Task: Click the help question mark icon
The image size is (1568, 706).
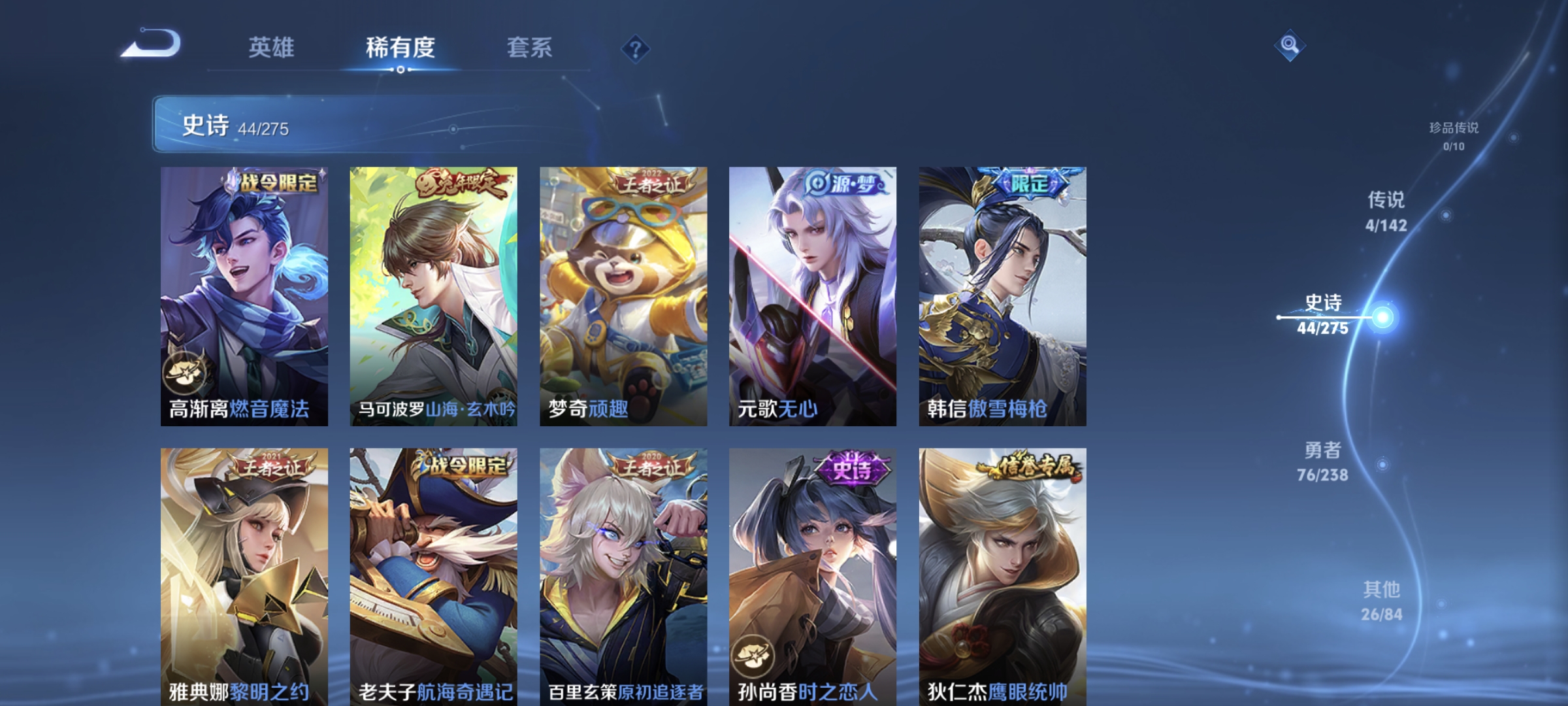Action: tap(636, 50)
